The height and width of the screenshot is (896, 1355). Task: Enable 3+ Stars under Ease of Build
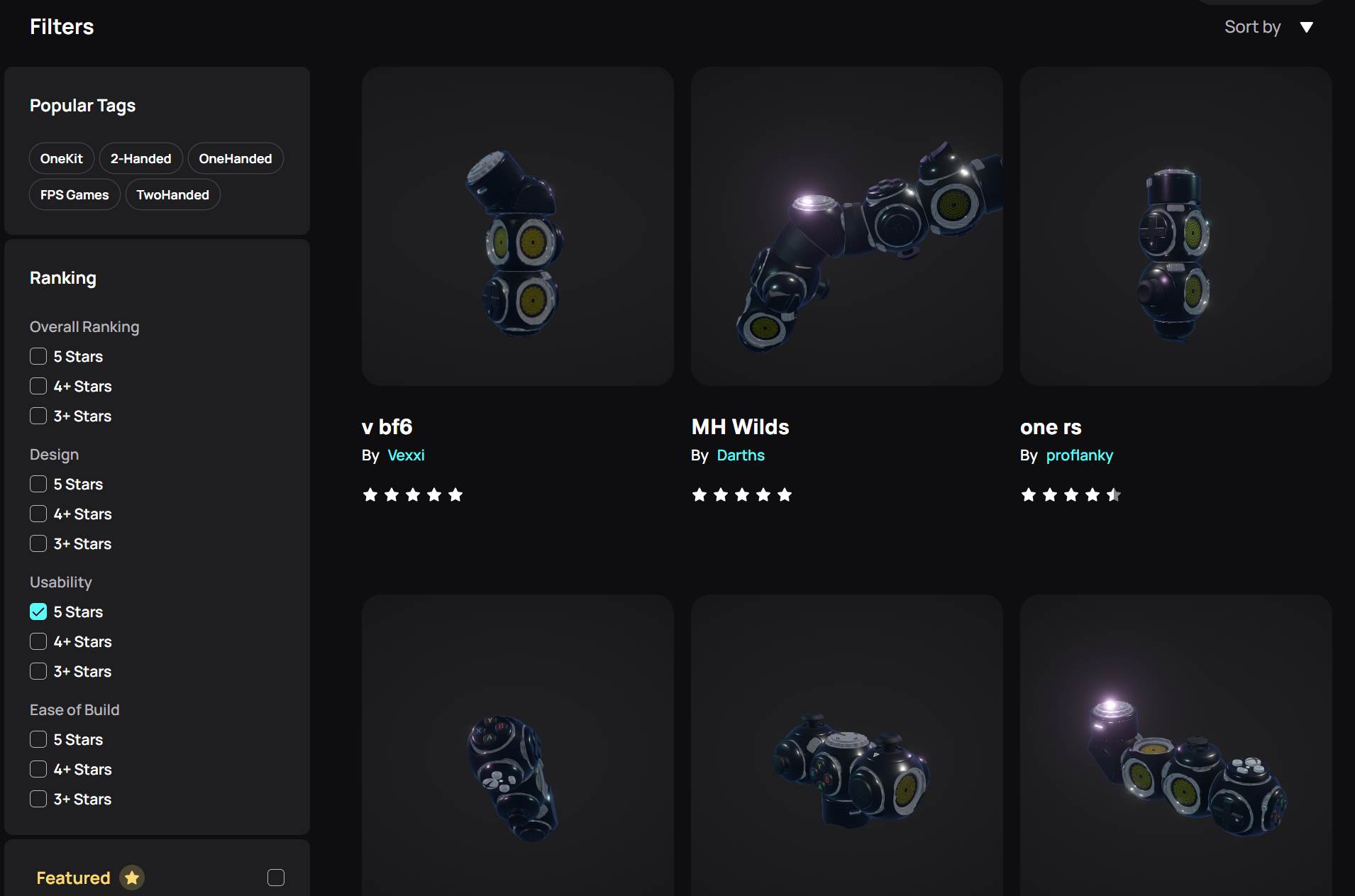38,799
